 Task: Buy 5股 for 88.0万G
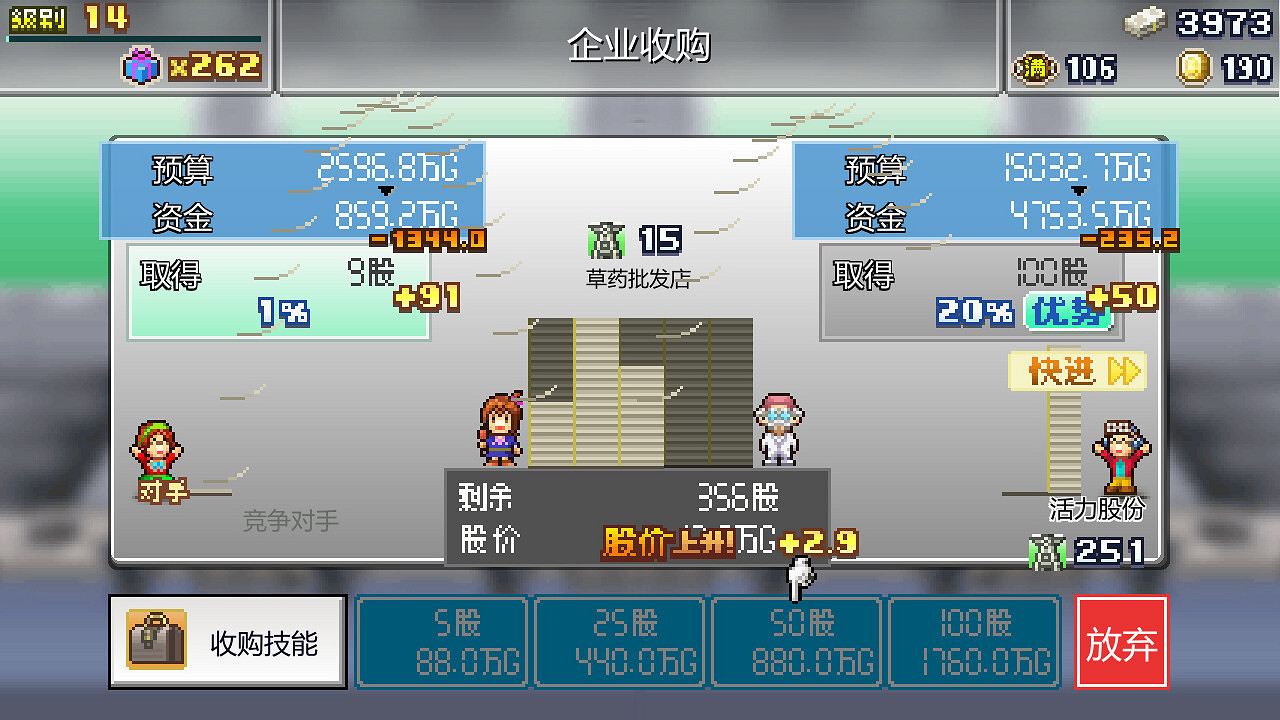click(442, 640)
